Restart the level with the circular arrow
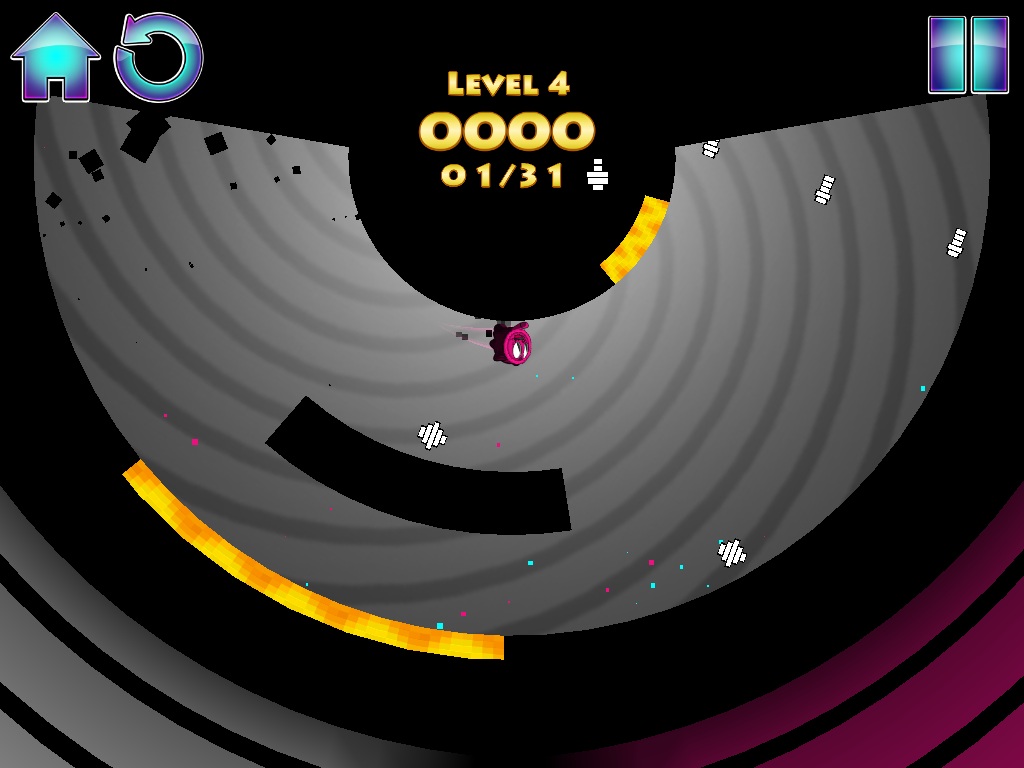 [x=159, y=58]
